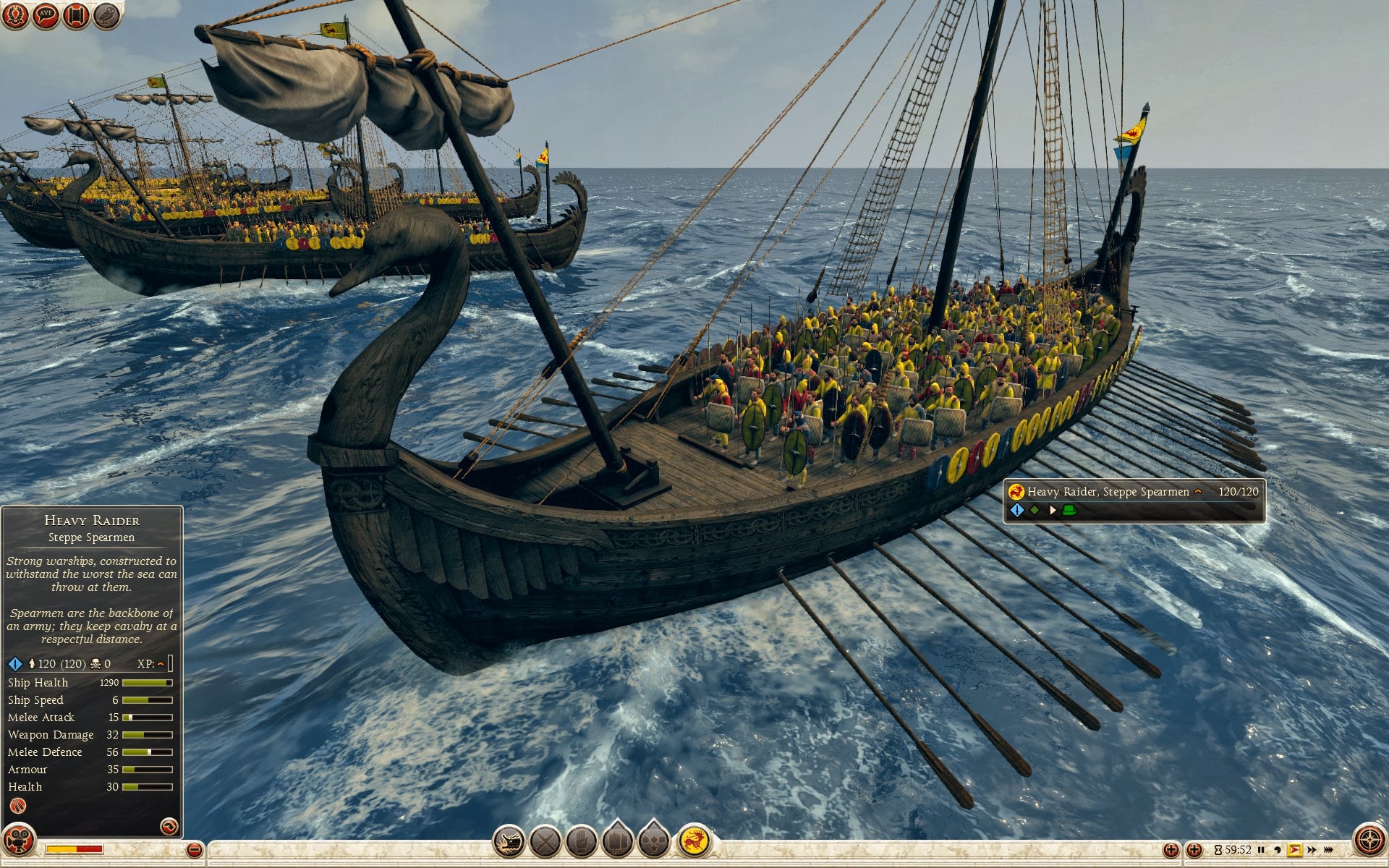Open the scroll icon button
This screenshot has width=1389, height=868.
tap(76, 15)
